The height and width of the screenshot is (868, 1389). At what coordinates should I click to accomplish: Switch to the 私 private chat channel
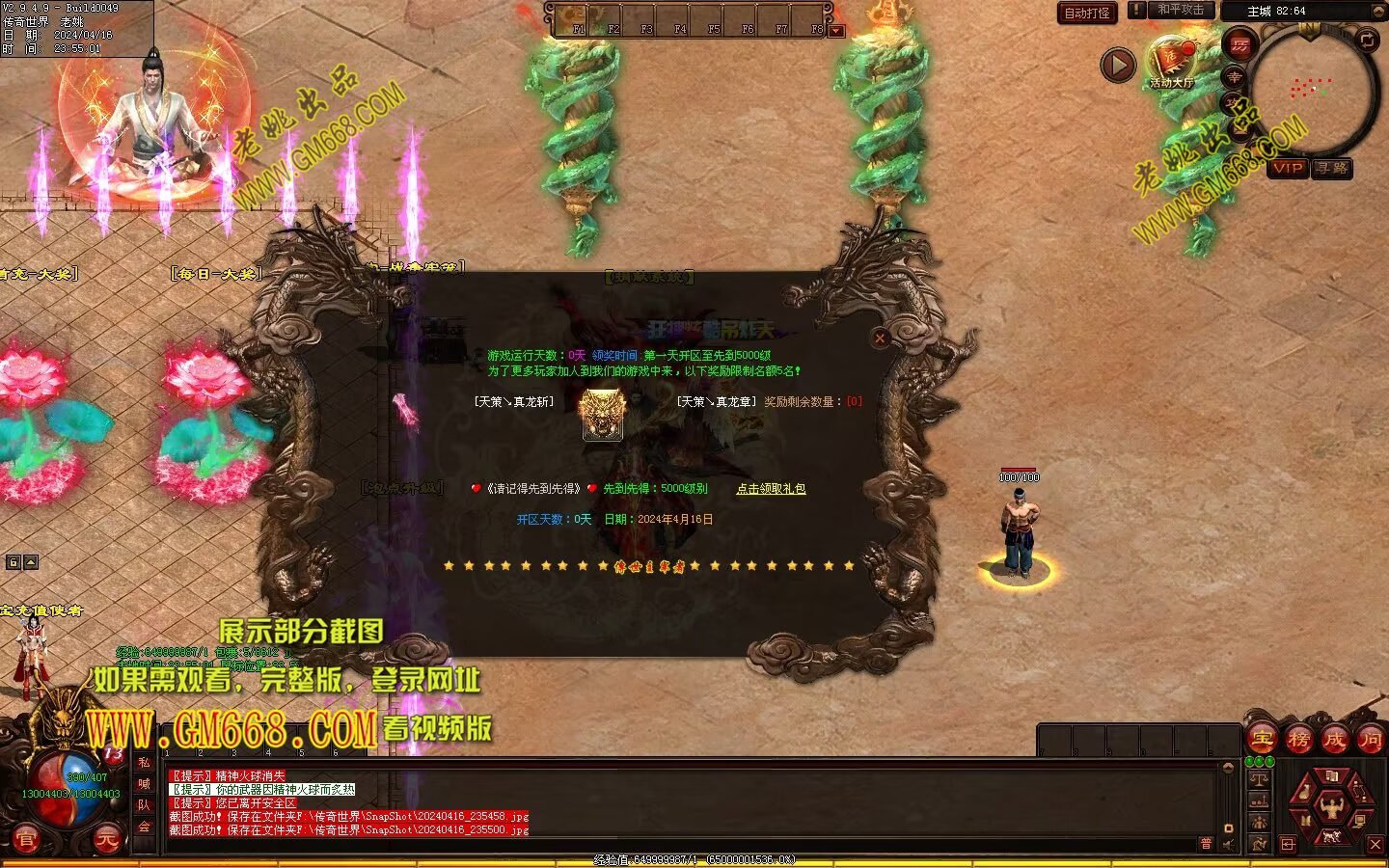[144, 762]
